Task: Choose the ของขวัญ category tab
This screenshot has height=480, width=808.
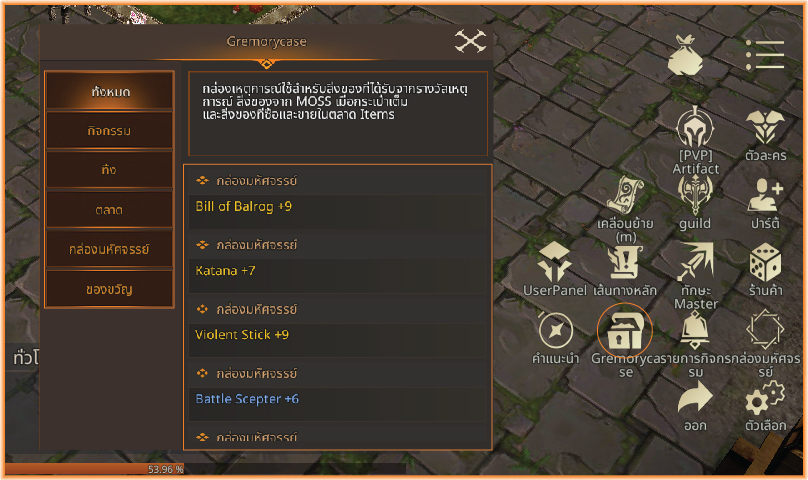Action: pos(110,289)
